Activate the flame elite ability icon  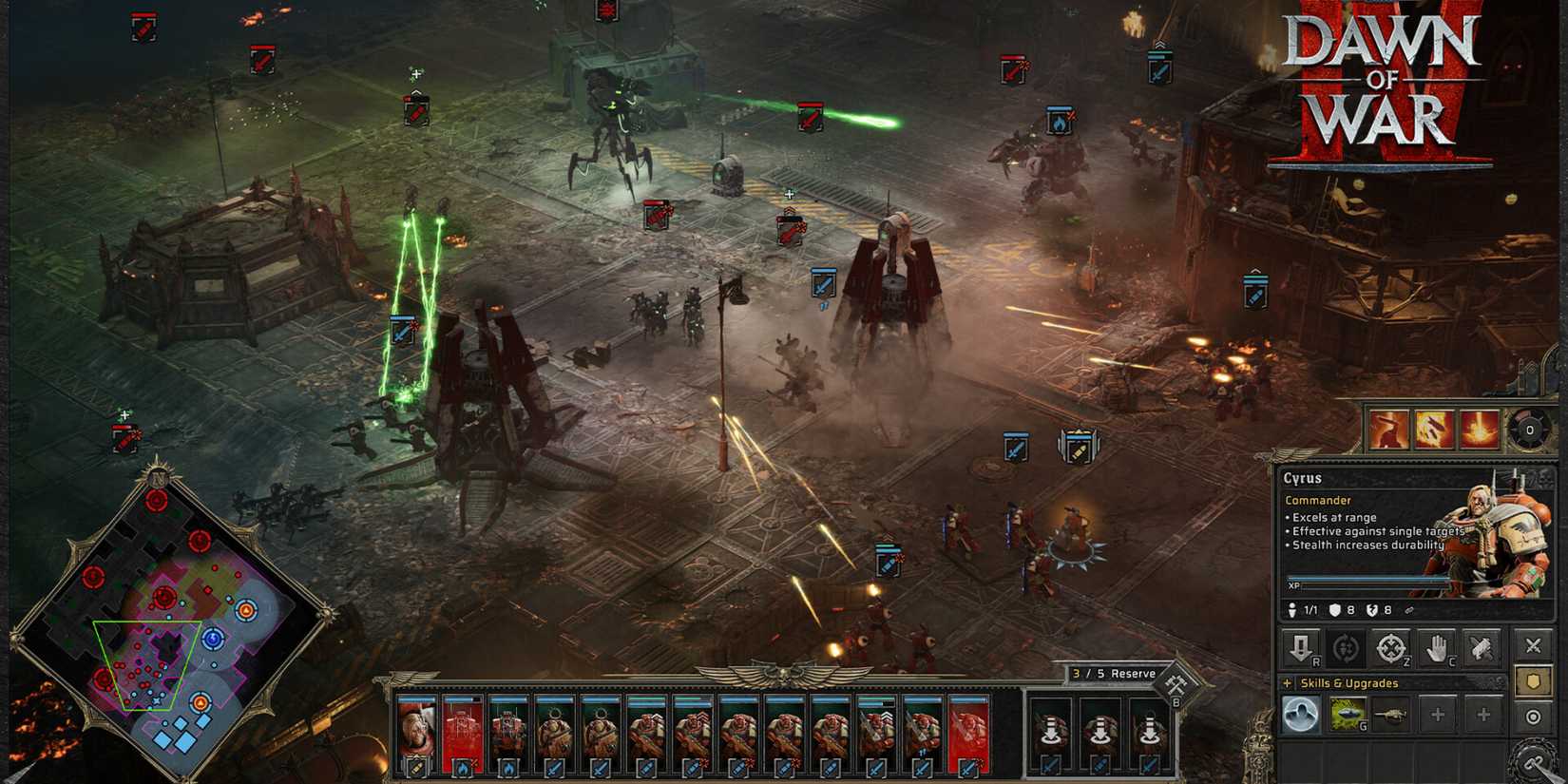tap(1431, 428)
